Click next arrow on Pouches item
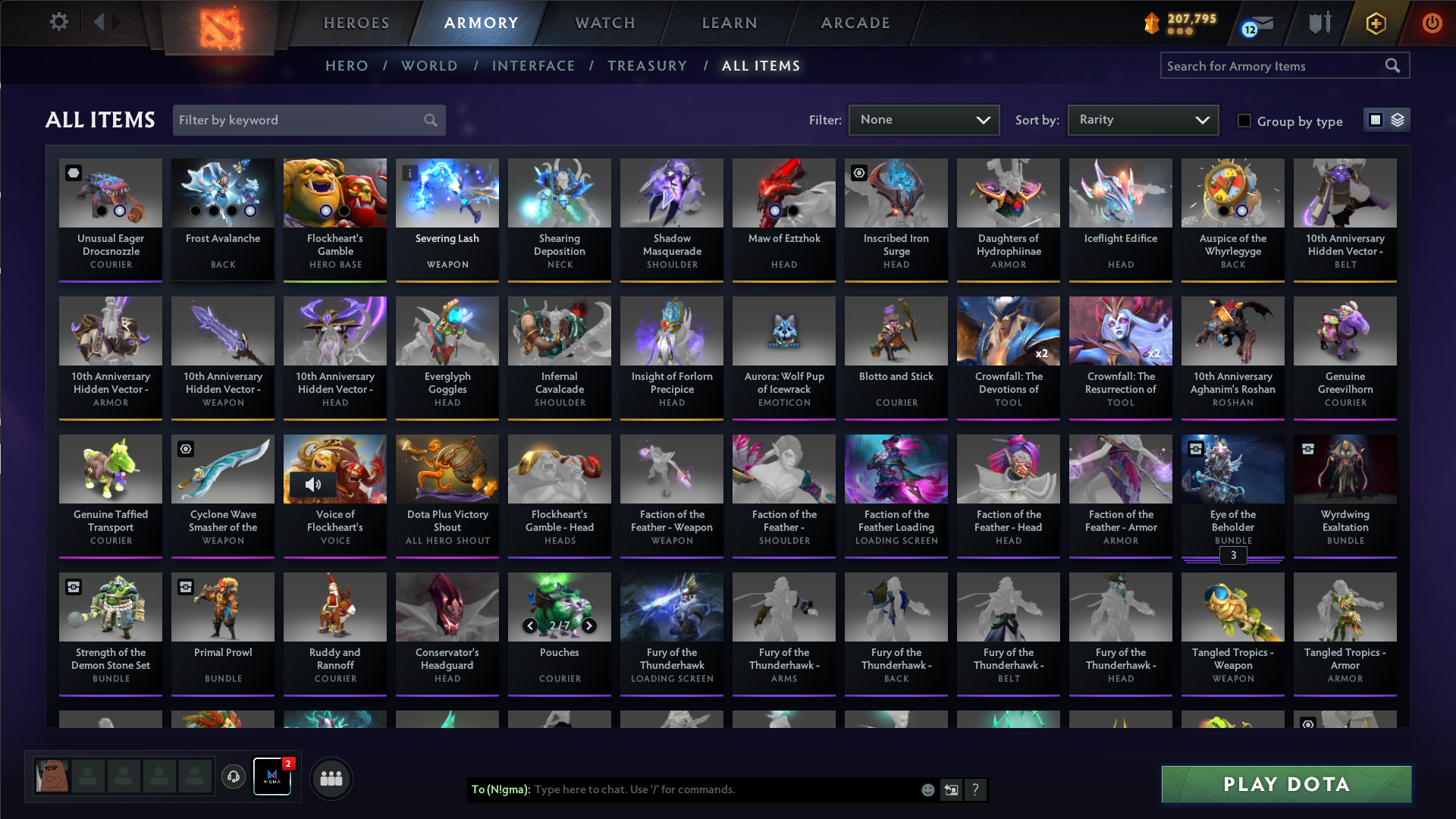The width and height of the screenshot is (1456, 819). pyautogui.click(x=589, y=626)
